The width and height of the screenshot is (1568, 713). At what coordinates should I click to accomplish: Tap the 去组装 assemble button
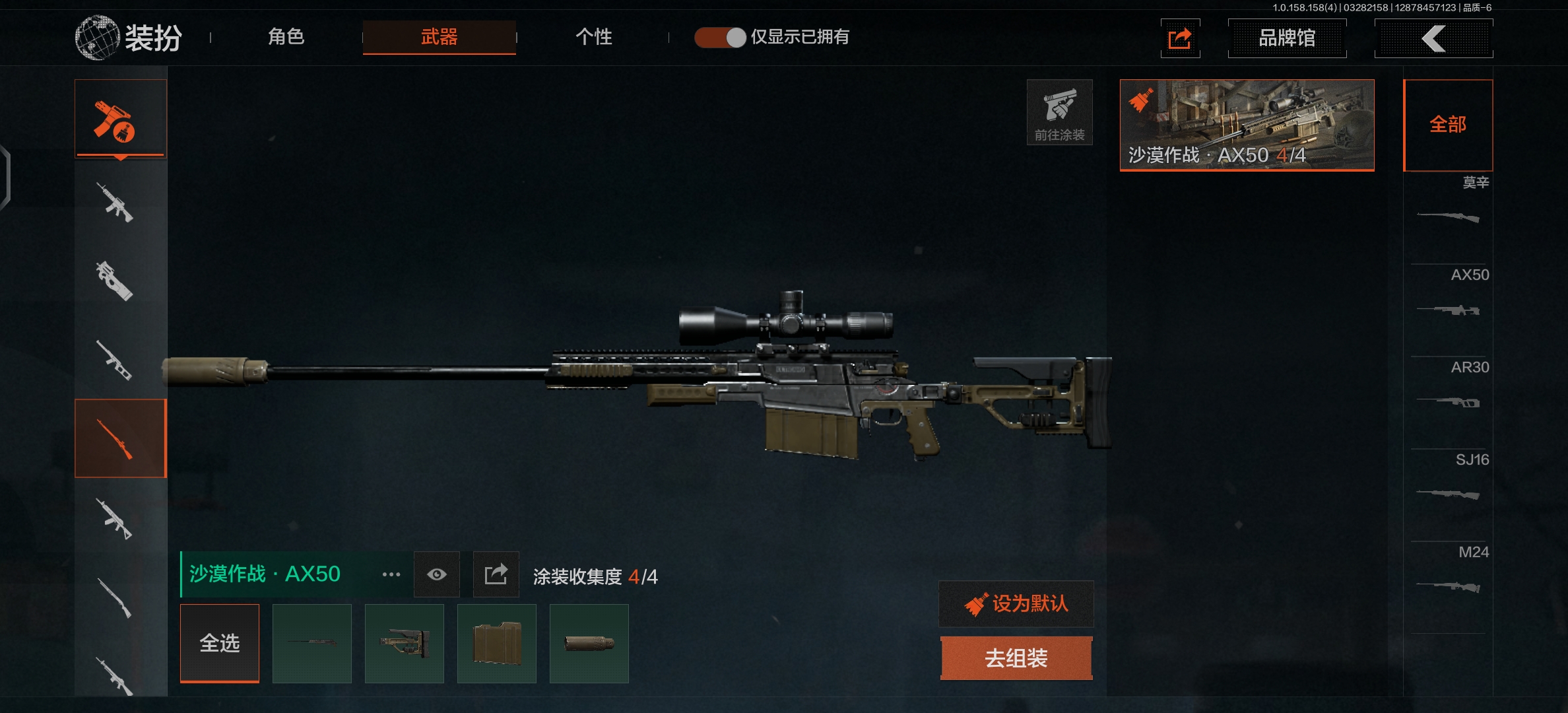point(1016,658)
